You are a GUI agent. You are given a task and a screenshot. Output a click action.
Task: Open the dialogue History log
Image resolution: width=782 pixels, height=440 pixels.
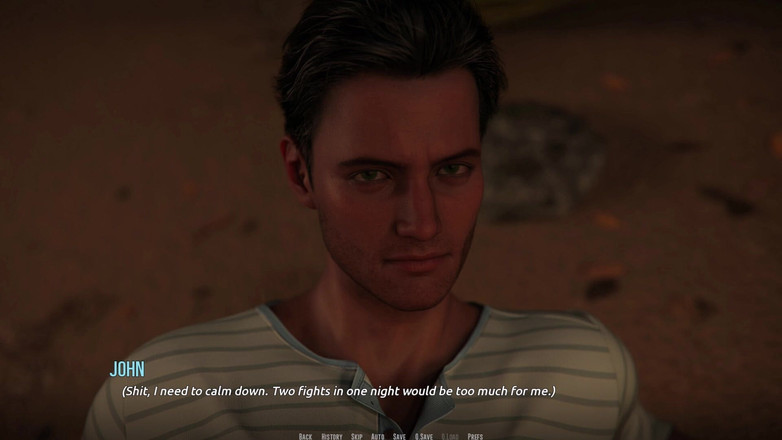click(332, 436)
